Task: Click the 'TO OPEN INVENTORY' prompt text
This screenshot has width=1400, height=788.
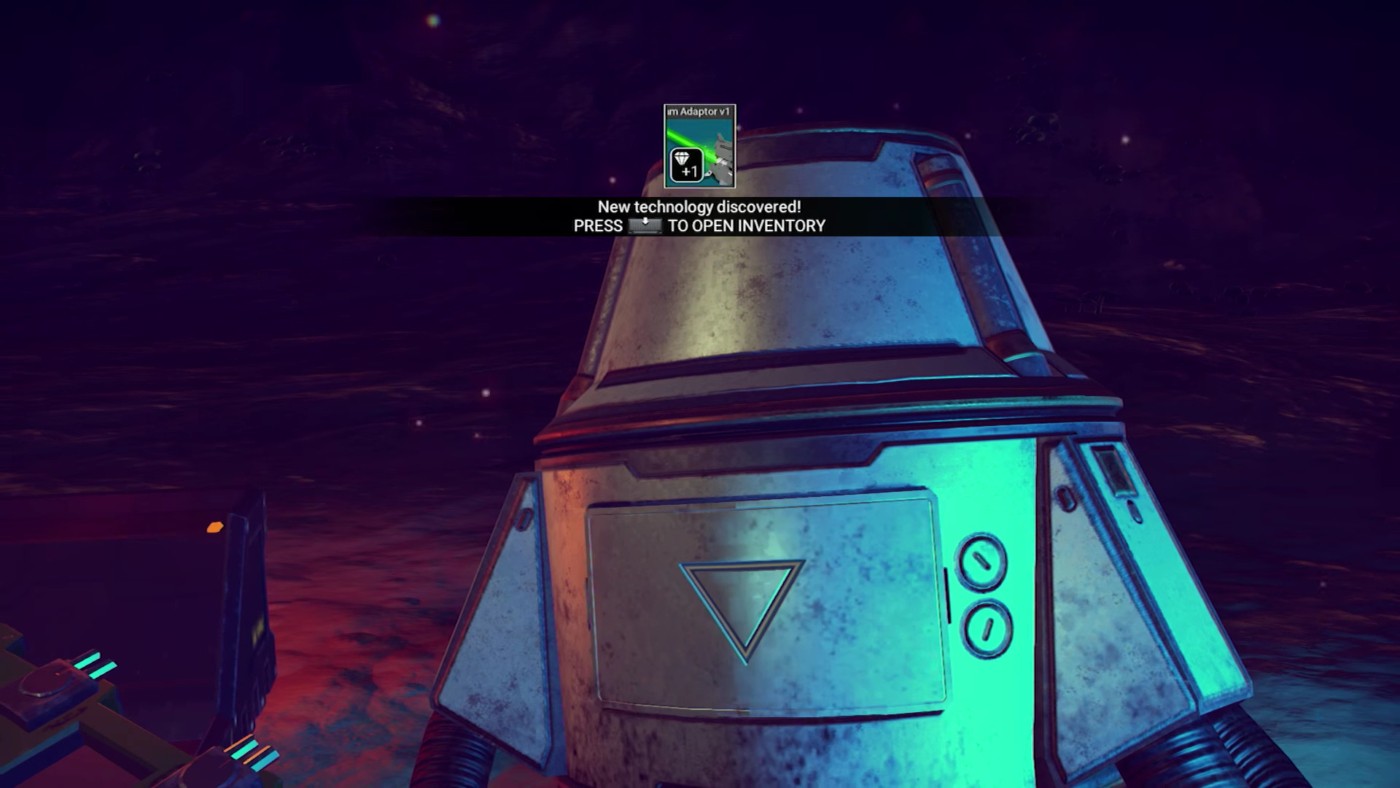Action: click(746, 225)
